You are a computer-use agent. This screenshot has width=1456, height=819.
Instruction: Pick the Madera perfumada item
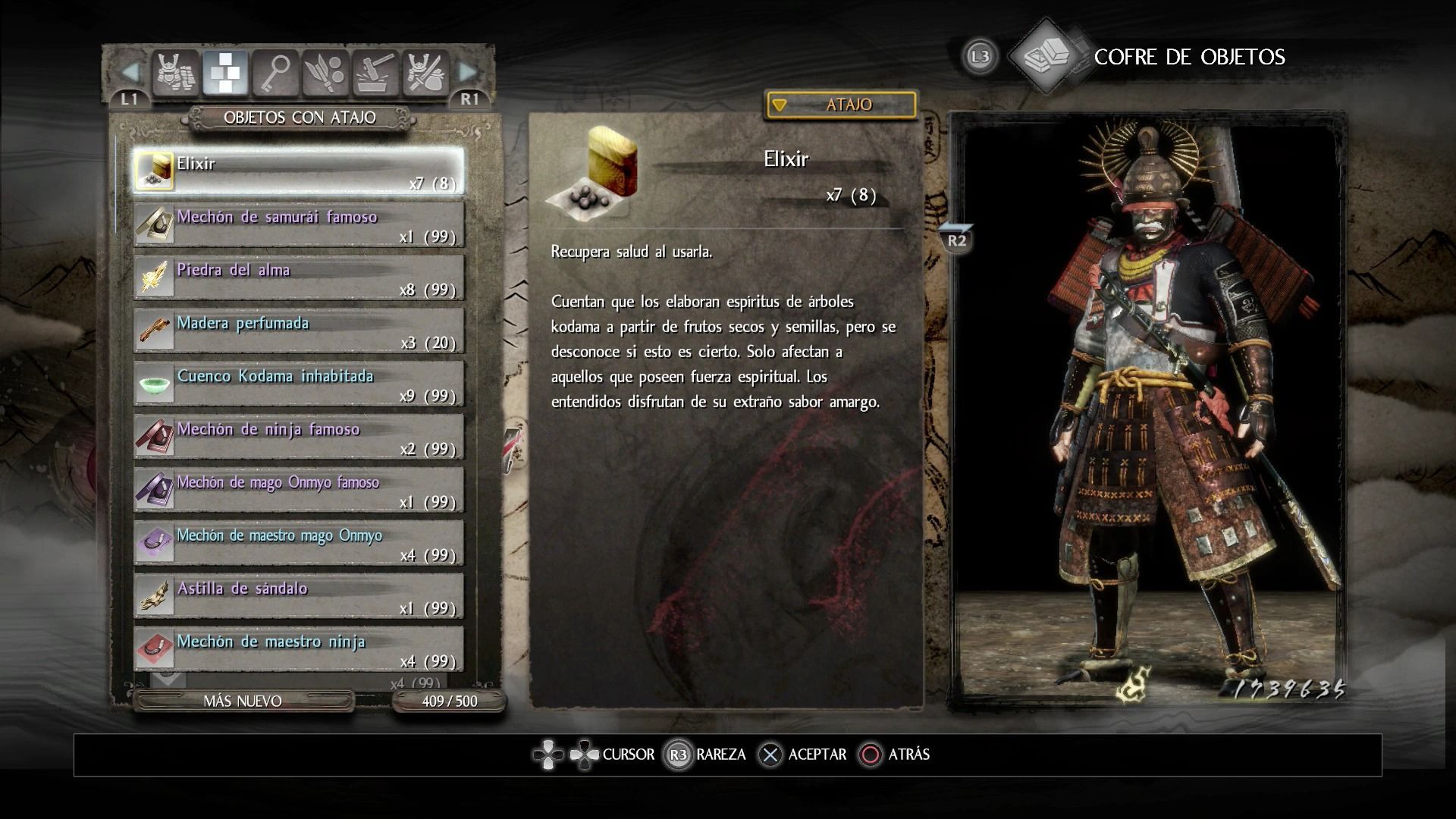(299, 331)
